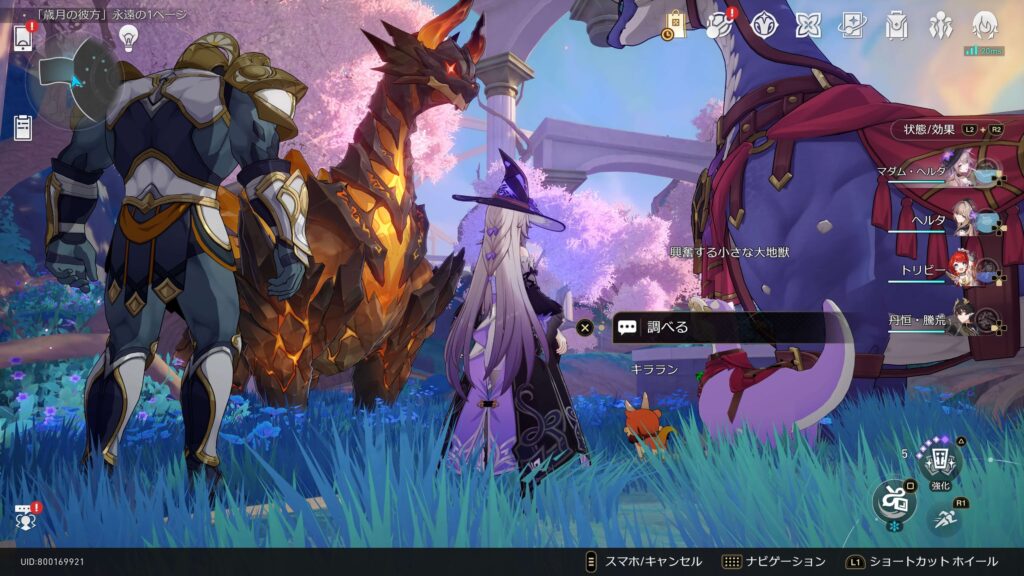
Task: Click the lightbulb hint icon
Action: [128, 37]
